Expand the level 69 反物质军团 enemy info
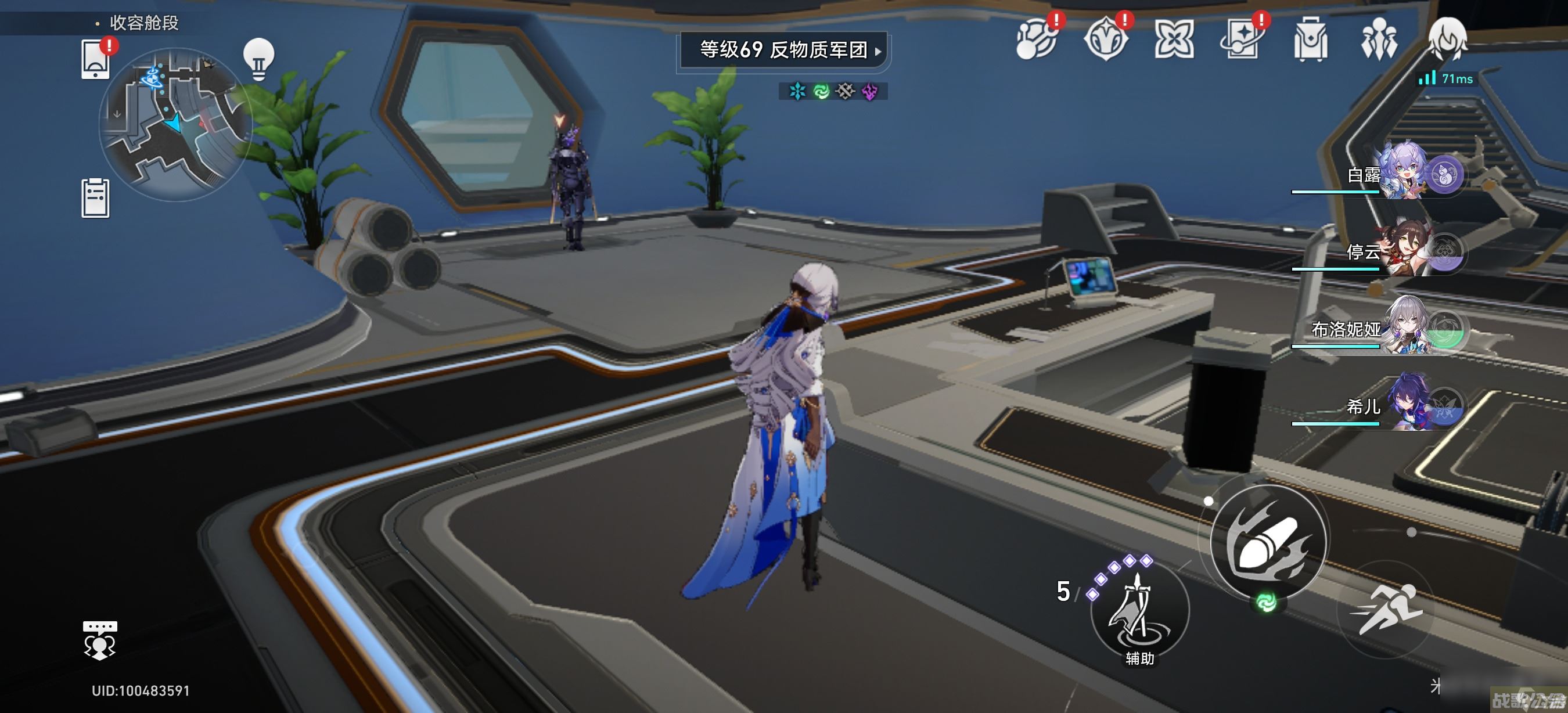Screen dimensions: 1568x713 click(783, 50)
